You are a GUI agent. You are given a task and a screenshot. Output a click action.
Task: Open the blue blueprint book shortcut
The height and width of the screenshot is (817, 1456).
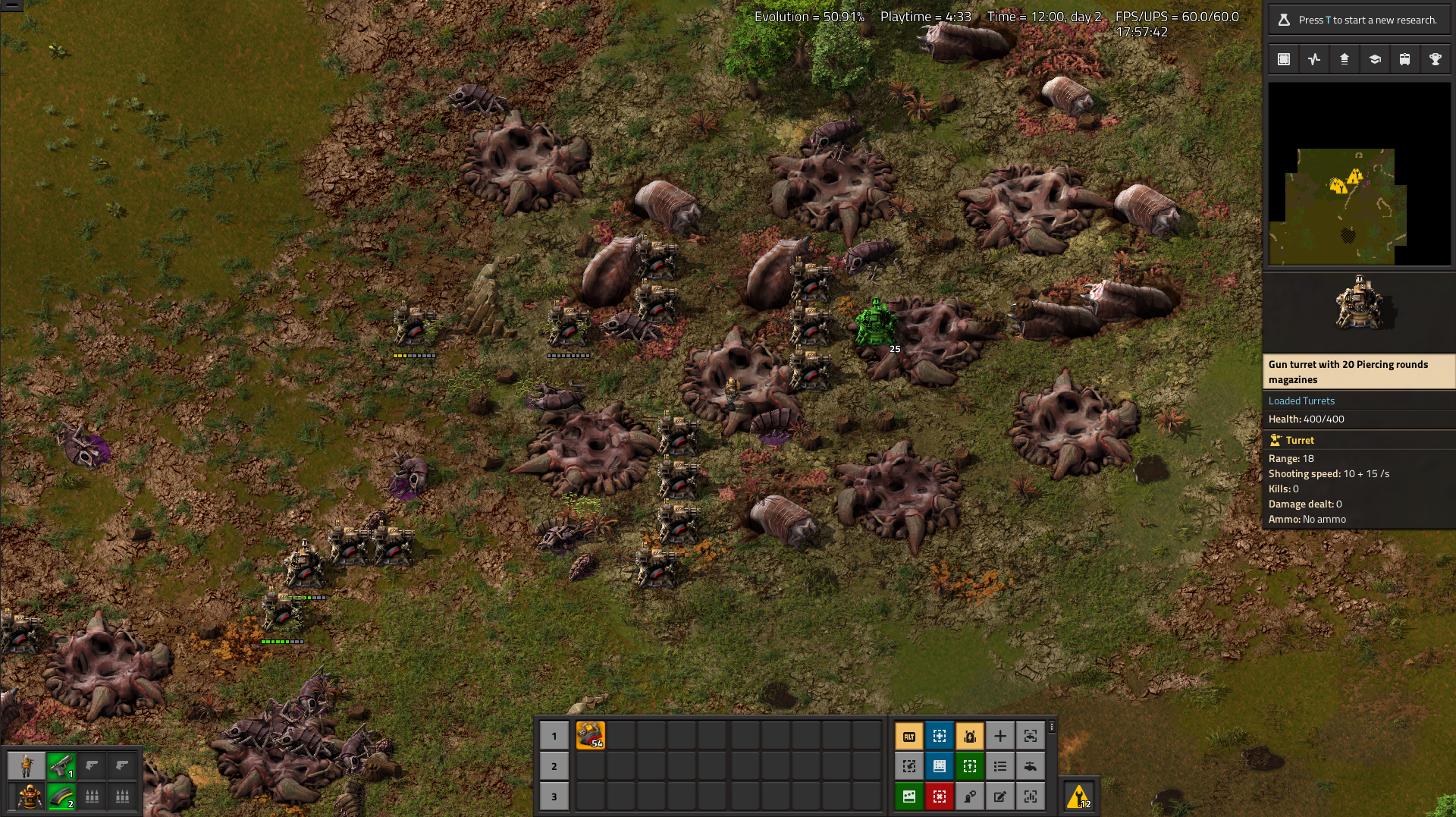[x=940, y=766]
